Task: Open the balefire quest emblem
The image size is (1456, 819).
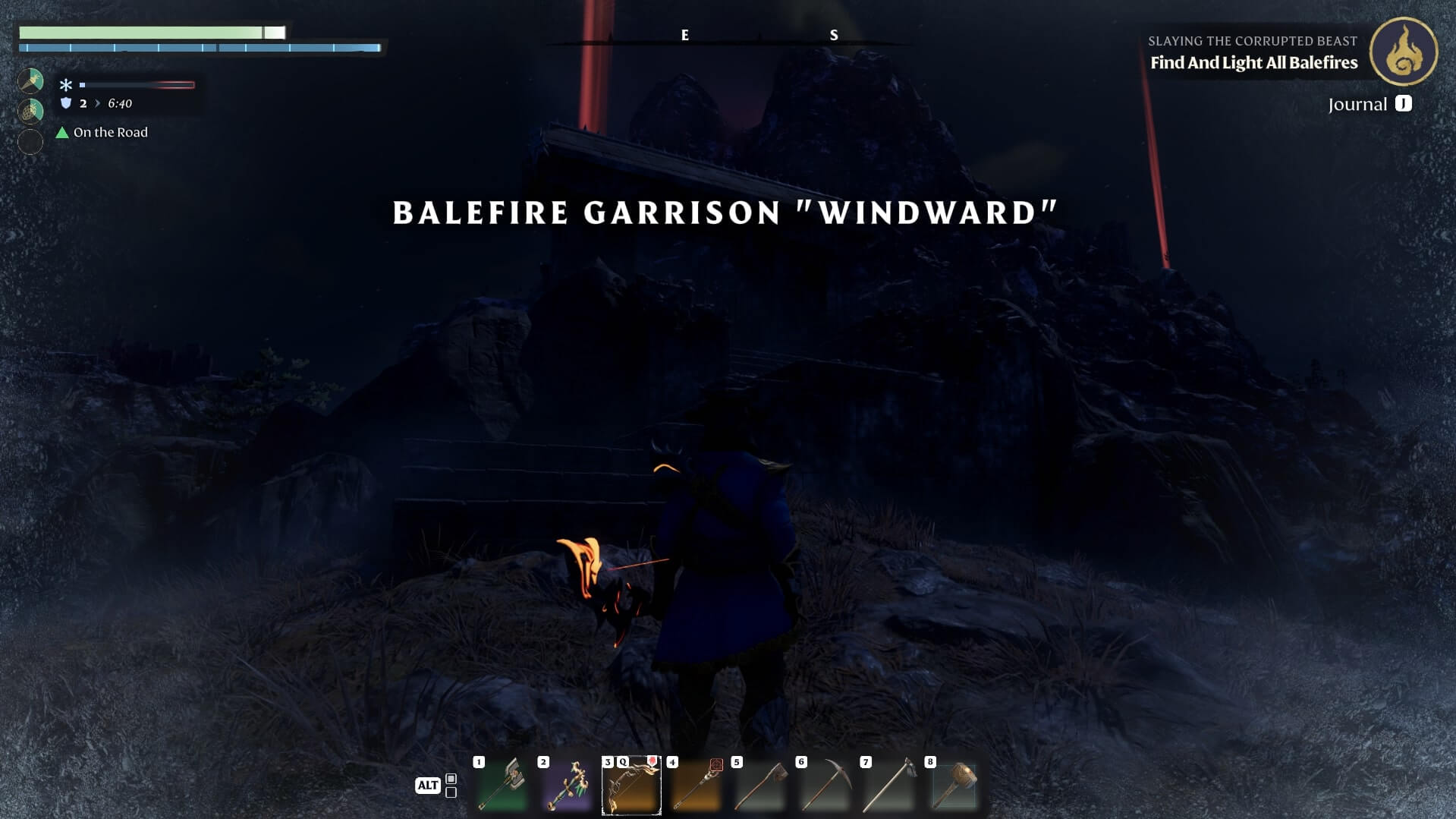Action: coord(1403,52)
